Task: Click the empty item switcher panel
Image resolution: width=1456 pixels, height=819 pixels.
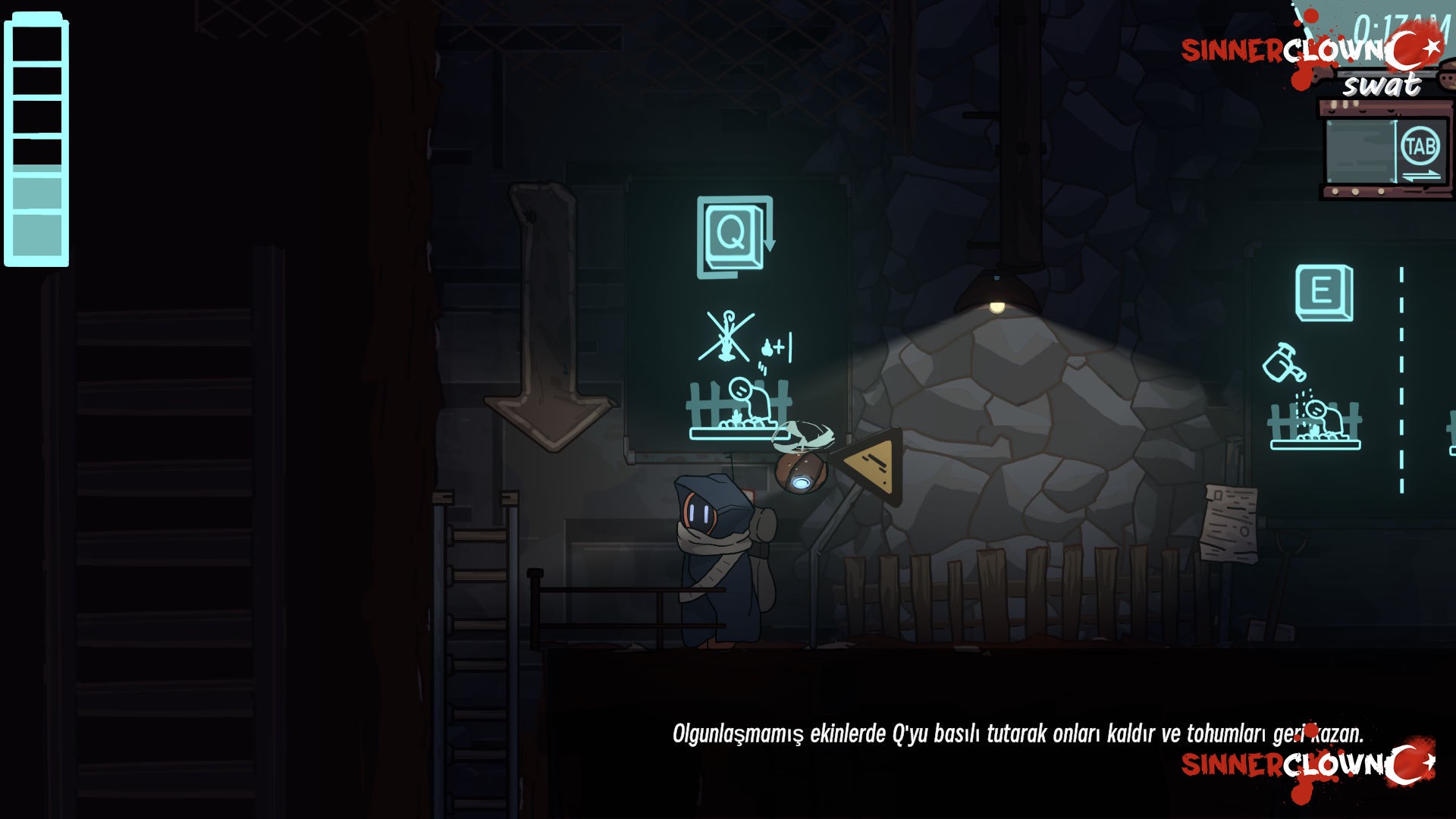Action: pyautogui.click(x=1360, y=152)
